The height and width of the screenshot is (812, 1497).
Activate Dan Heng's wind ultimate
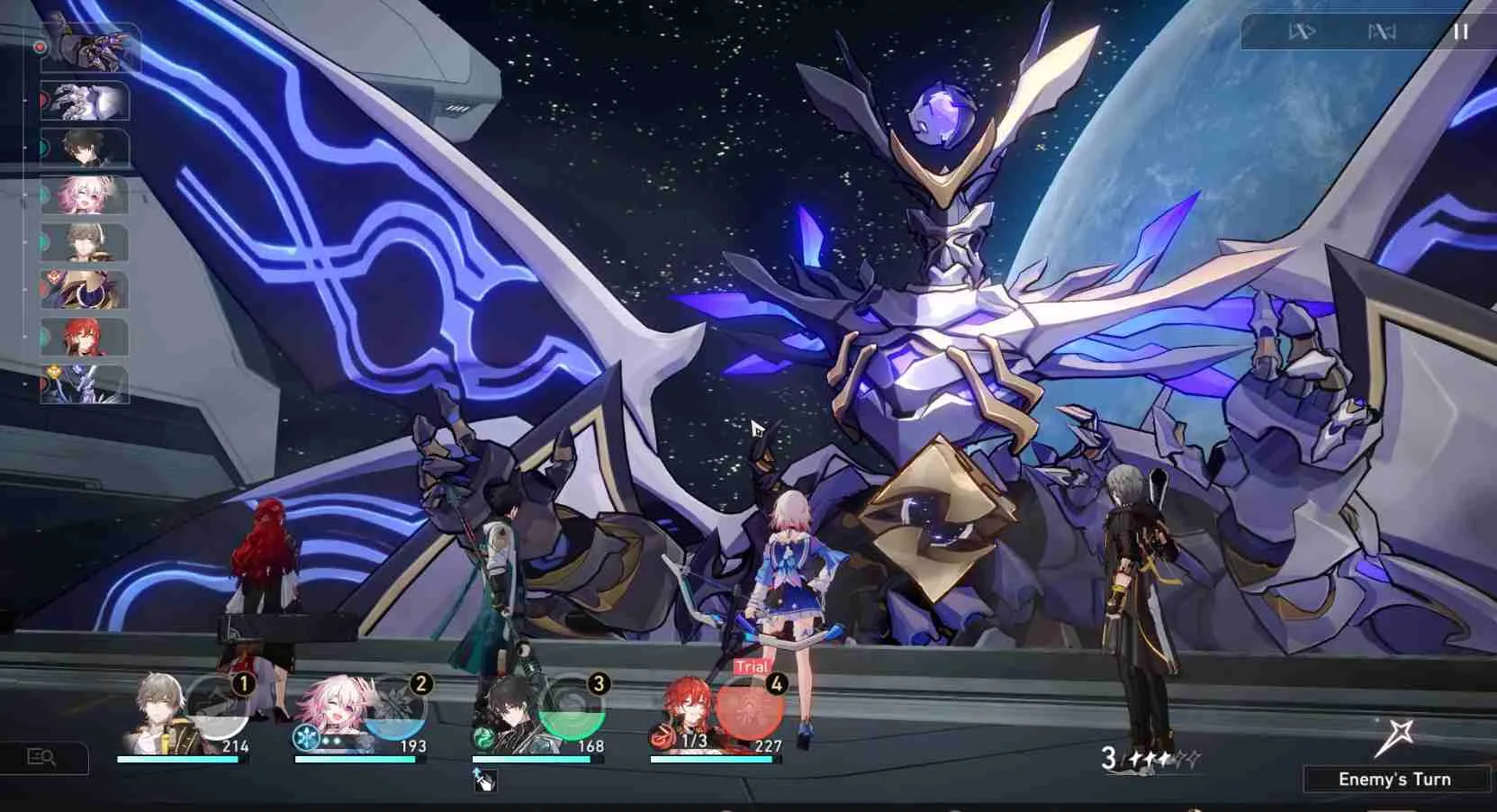[x=571, y=706]
